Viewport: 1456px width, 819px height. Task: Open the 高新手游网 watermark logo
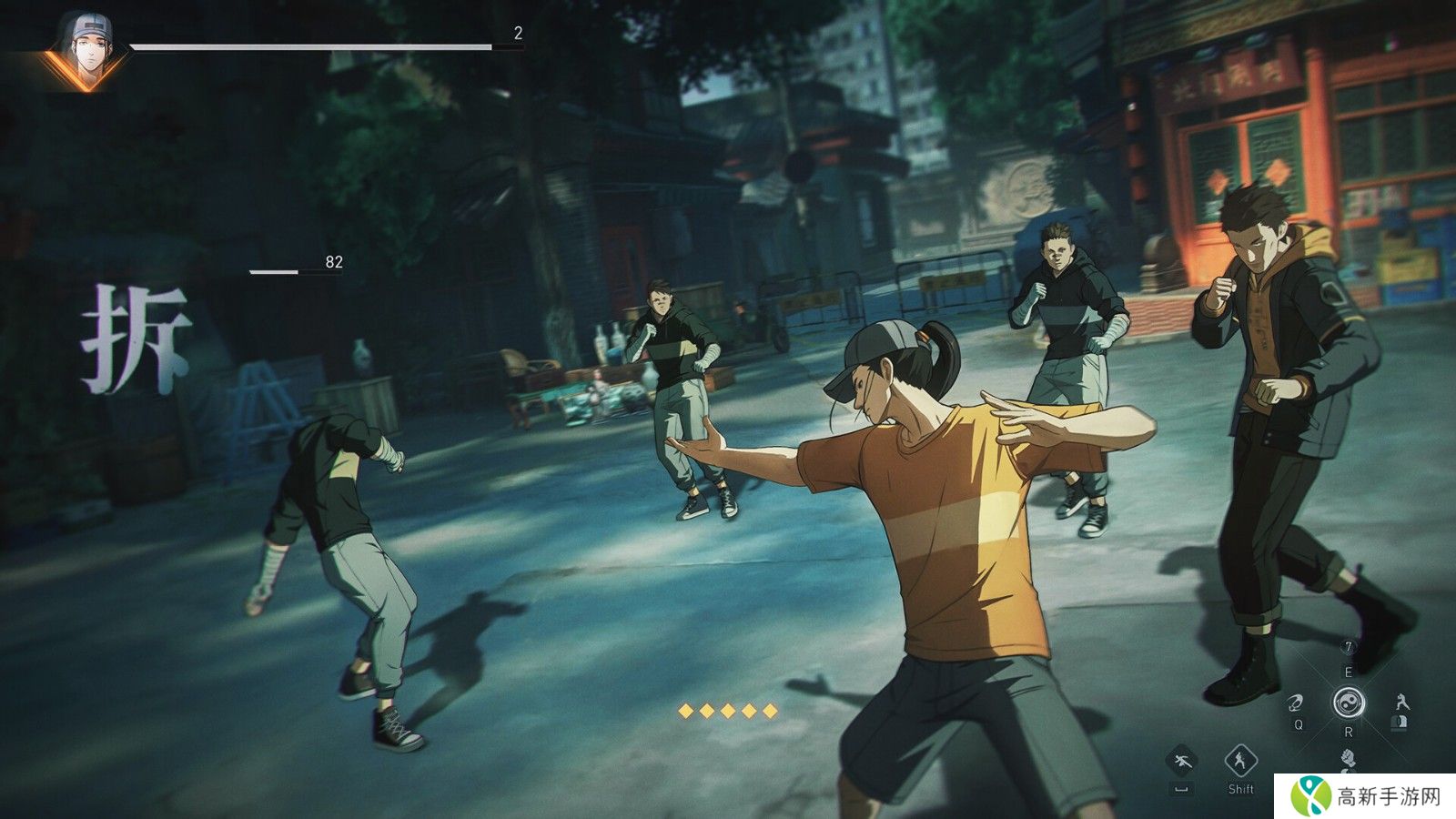1365,795
